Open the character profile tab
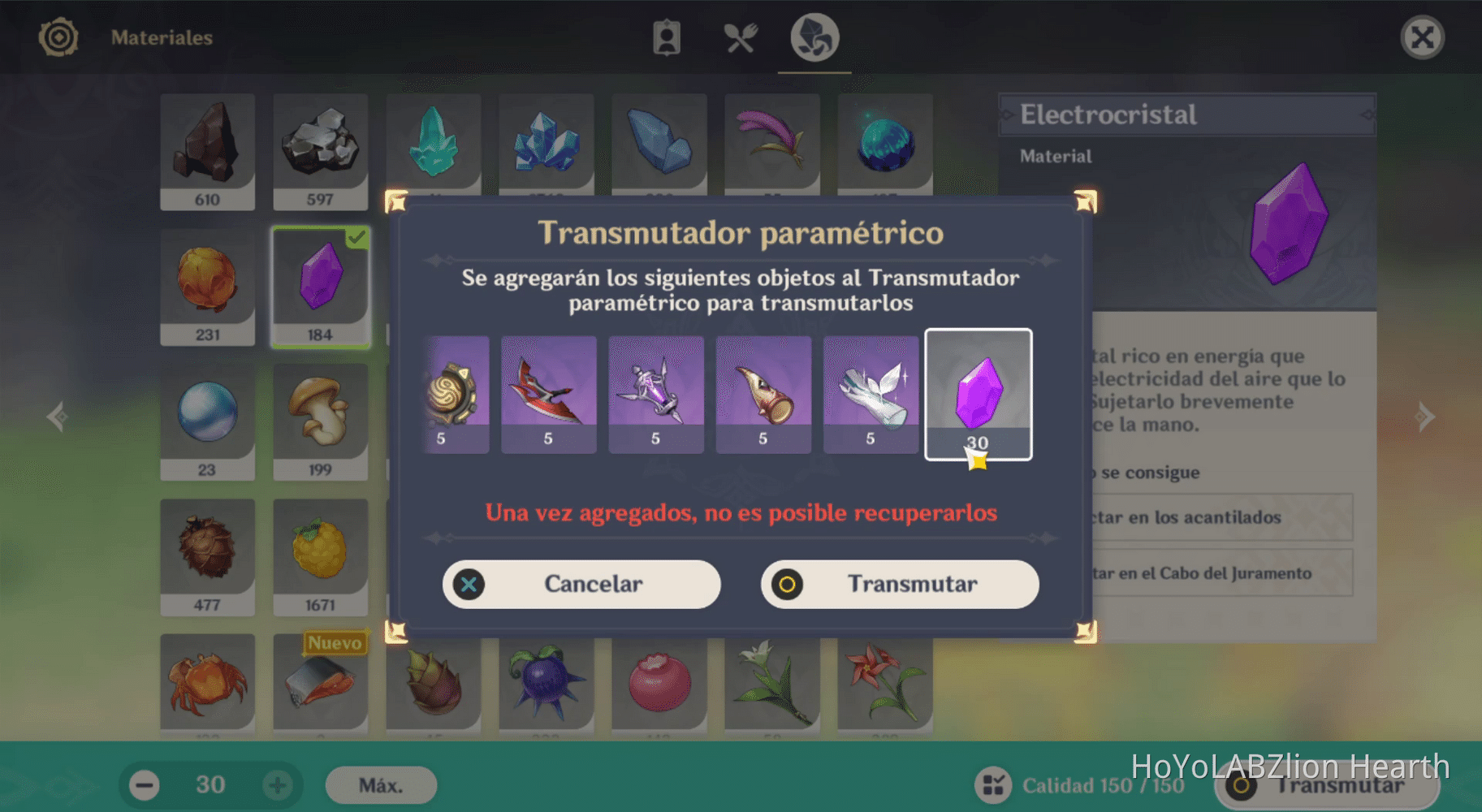Image resolution: width=1482 pixels, height=812 pixels. (667, 36)
